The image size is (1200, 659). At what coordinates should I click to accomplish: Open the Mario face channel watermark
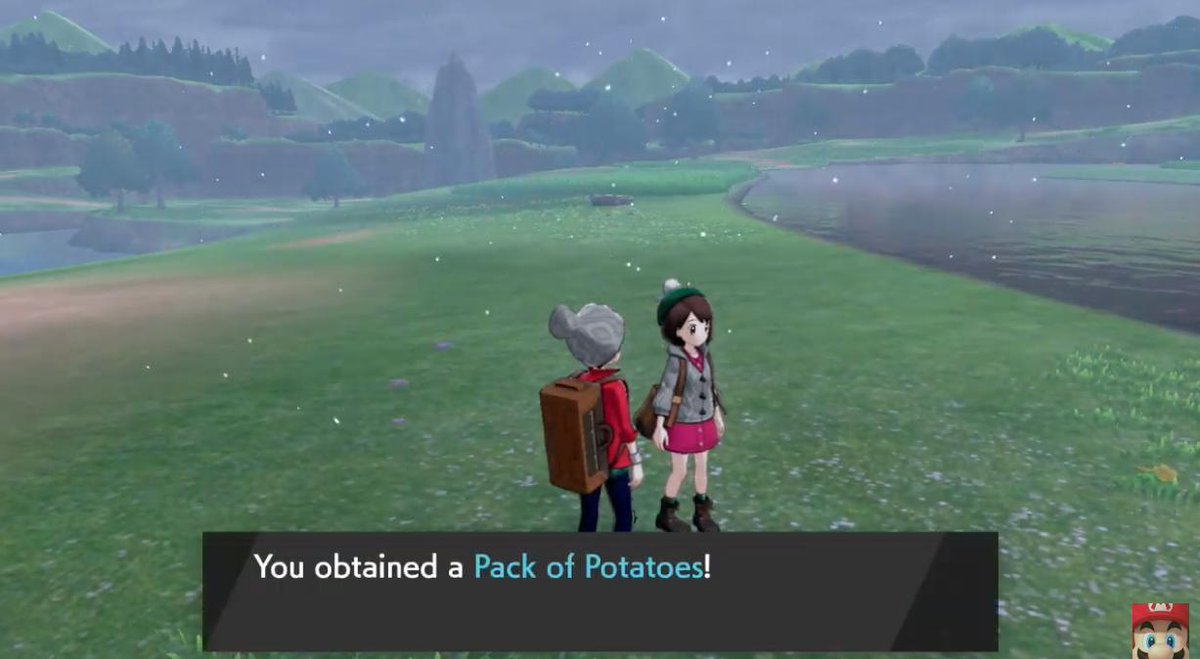[1159, 630]
